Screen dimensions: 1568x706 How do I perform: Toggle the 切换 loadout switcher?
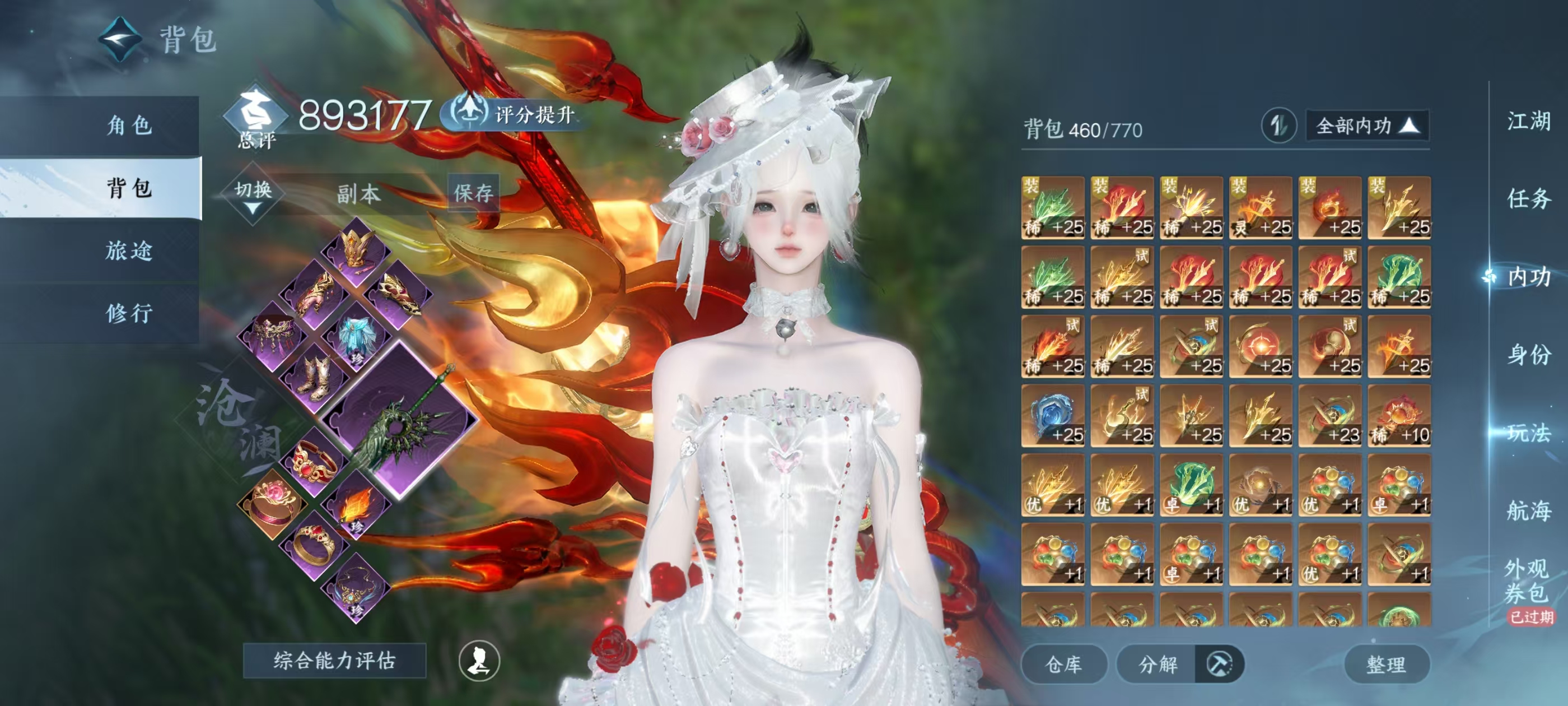[253, 194]
